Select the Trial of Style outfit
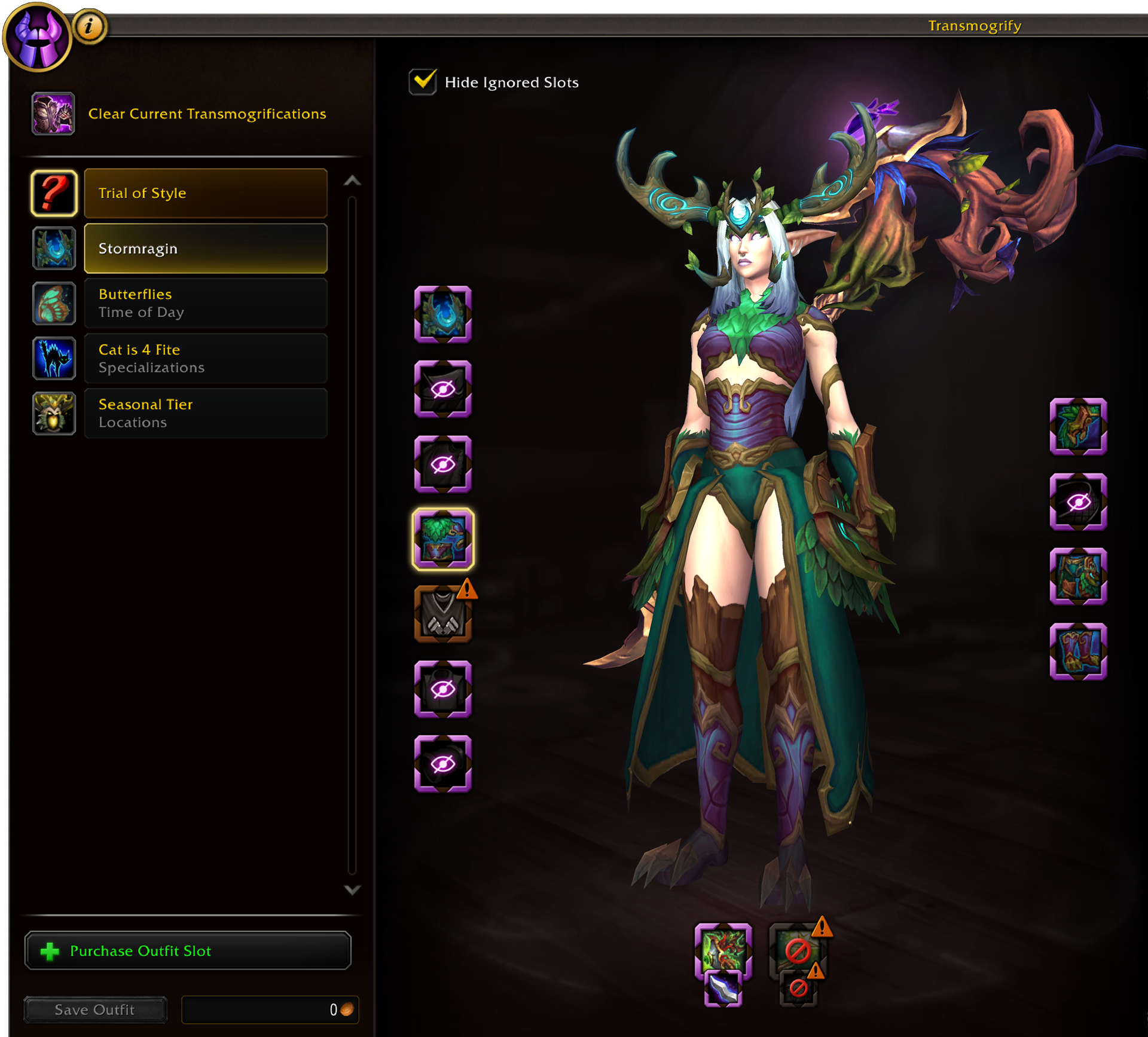 205,193
